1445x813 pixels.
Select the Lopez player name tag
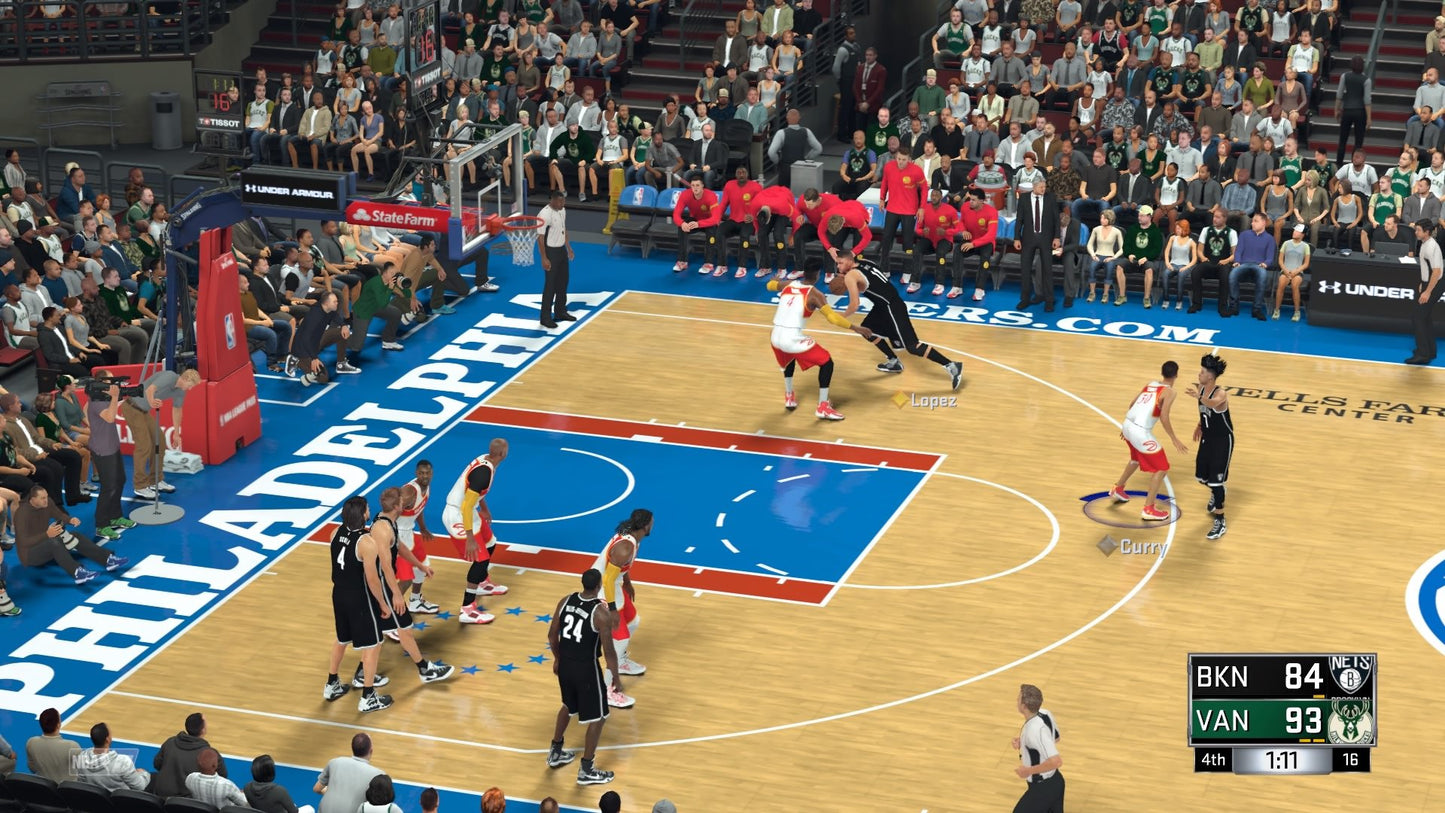925,400
